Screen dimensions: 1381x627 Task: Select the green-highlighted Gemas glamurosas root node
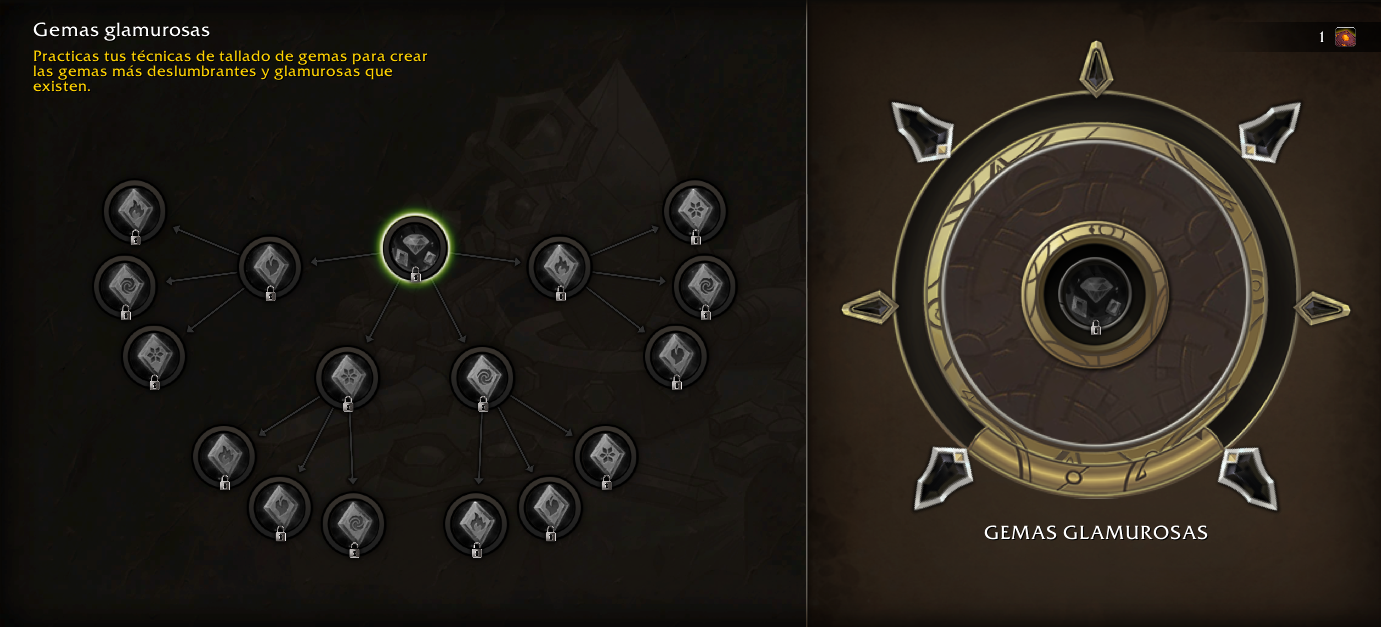pyautogui.click(x=415, y=248)
